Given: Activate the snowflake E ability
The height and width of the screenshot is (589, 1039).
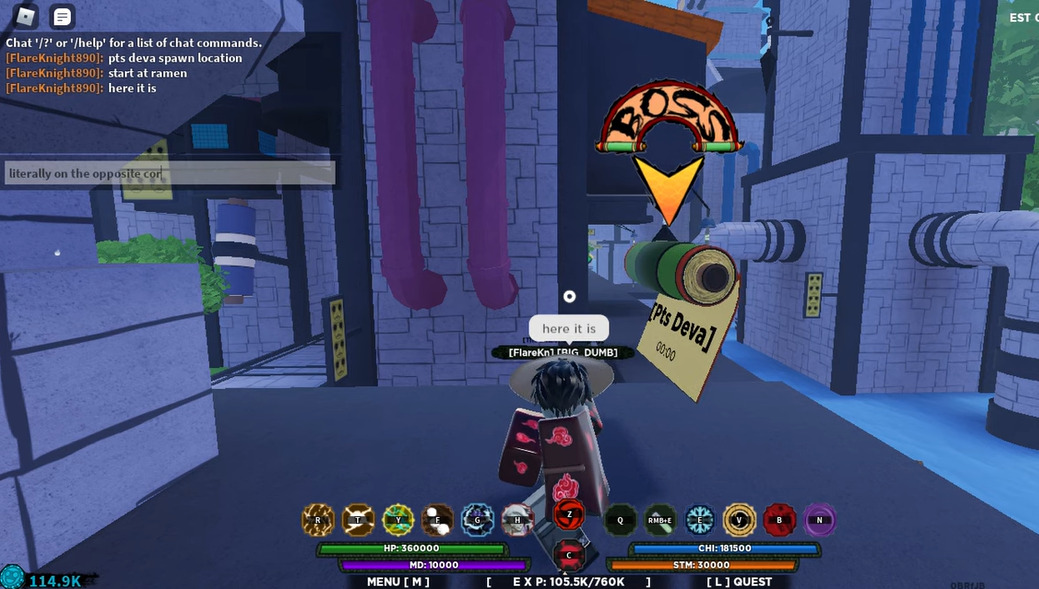Looking at the screenshot, I should 700,520.
